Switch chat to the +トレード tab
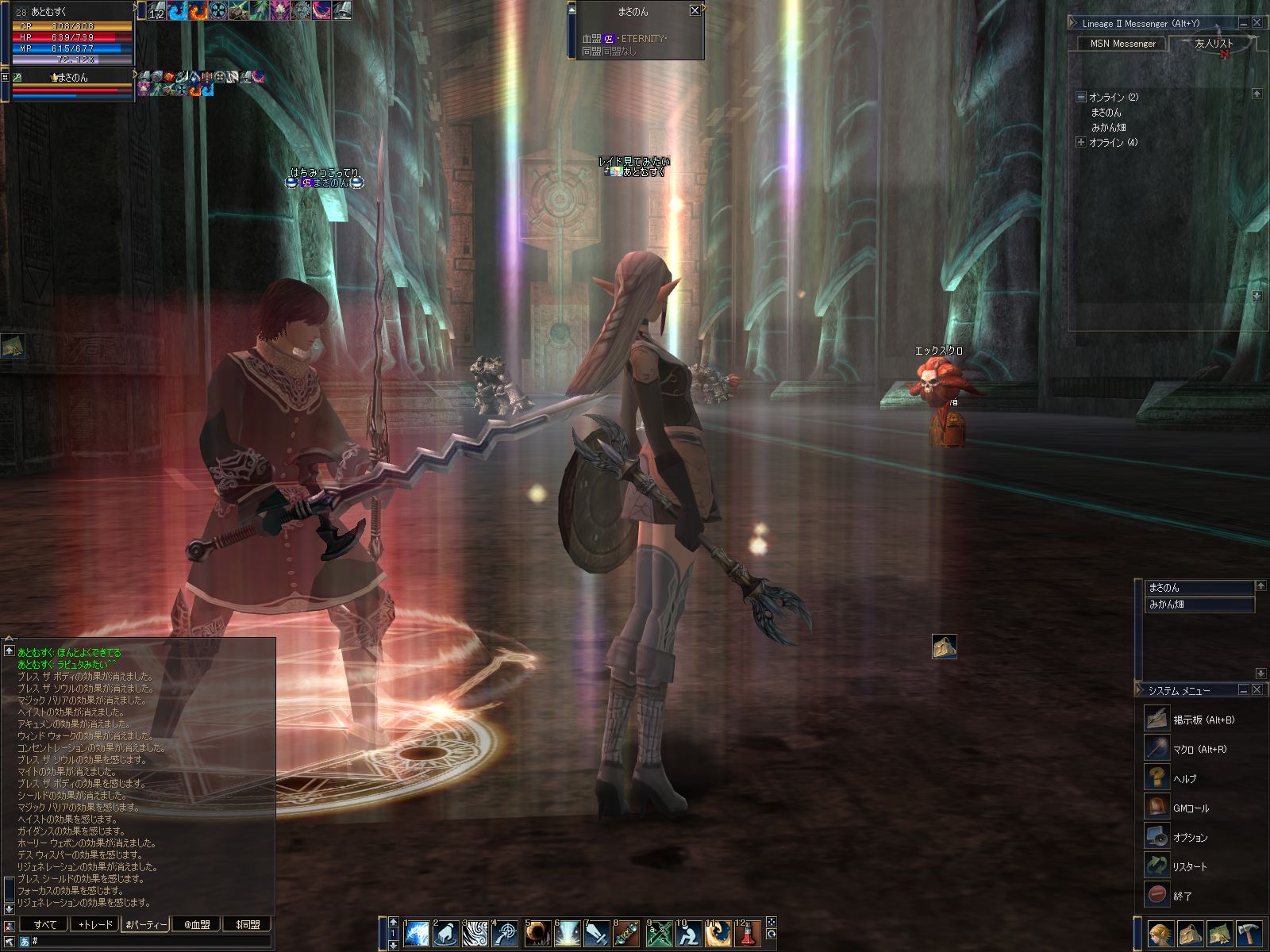 pos(95,924)
